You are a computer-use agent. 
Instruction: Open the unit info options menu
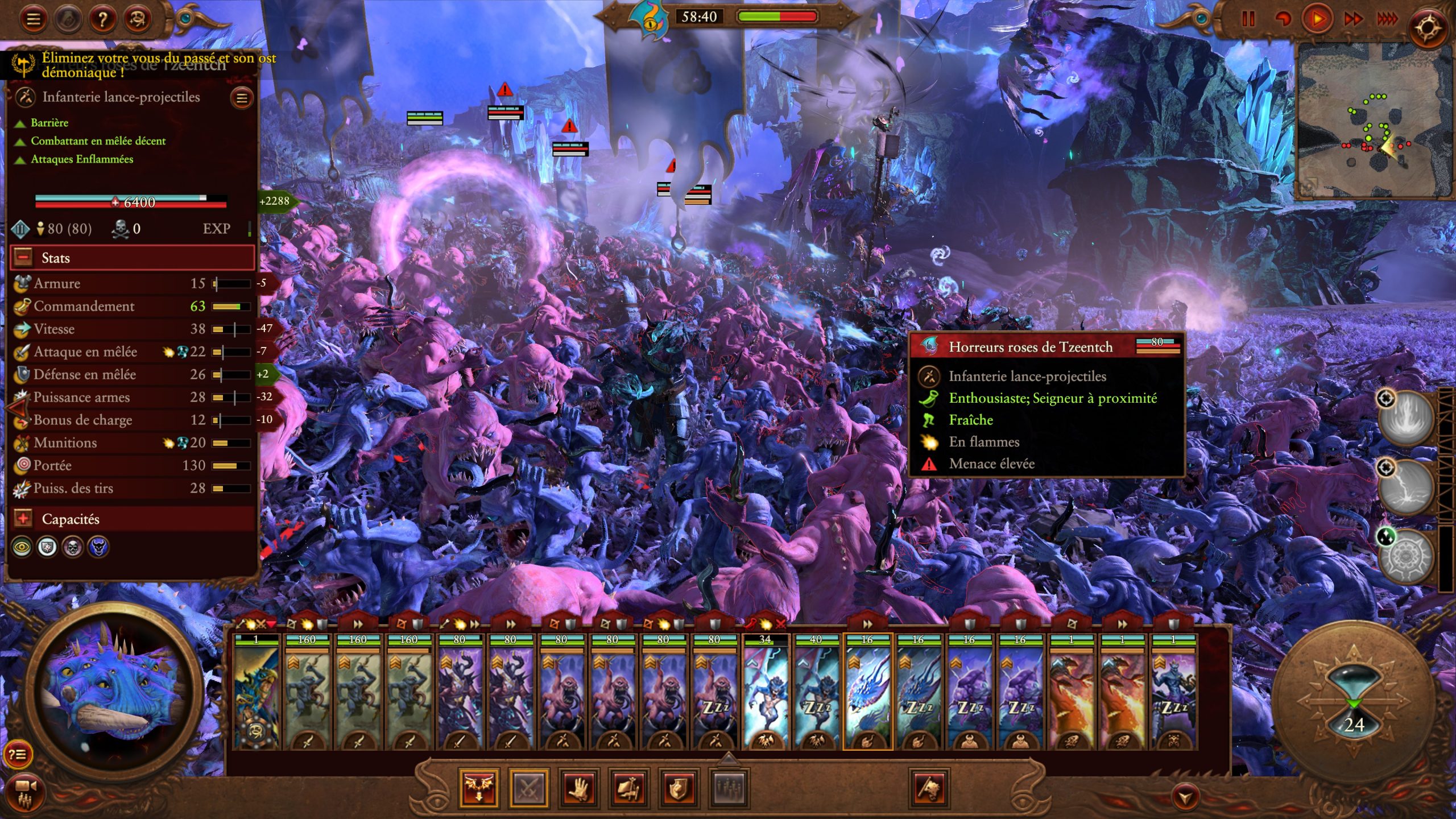[242, 98]
